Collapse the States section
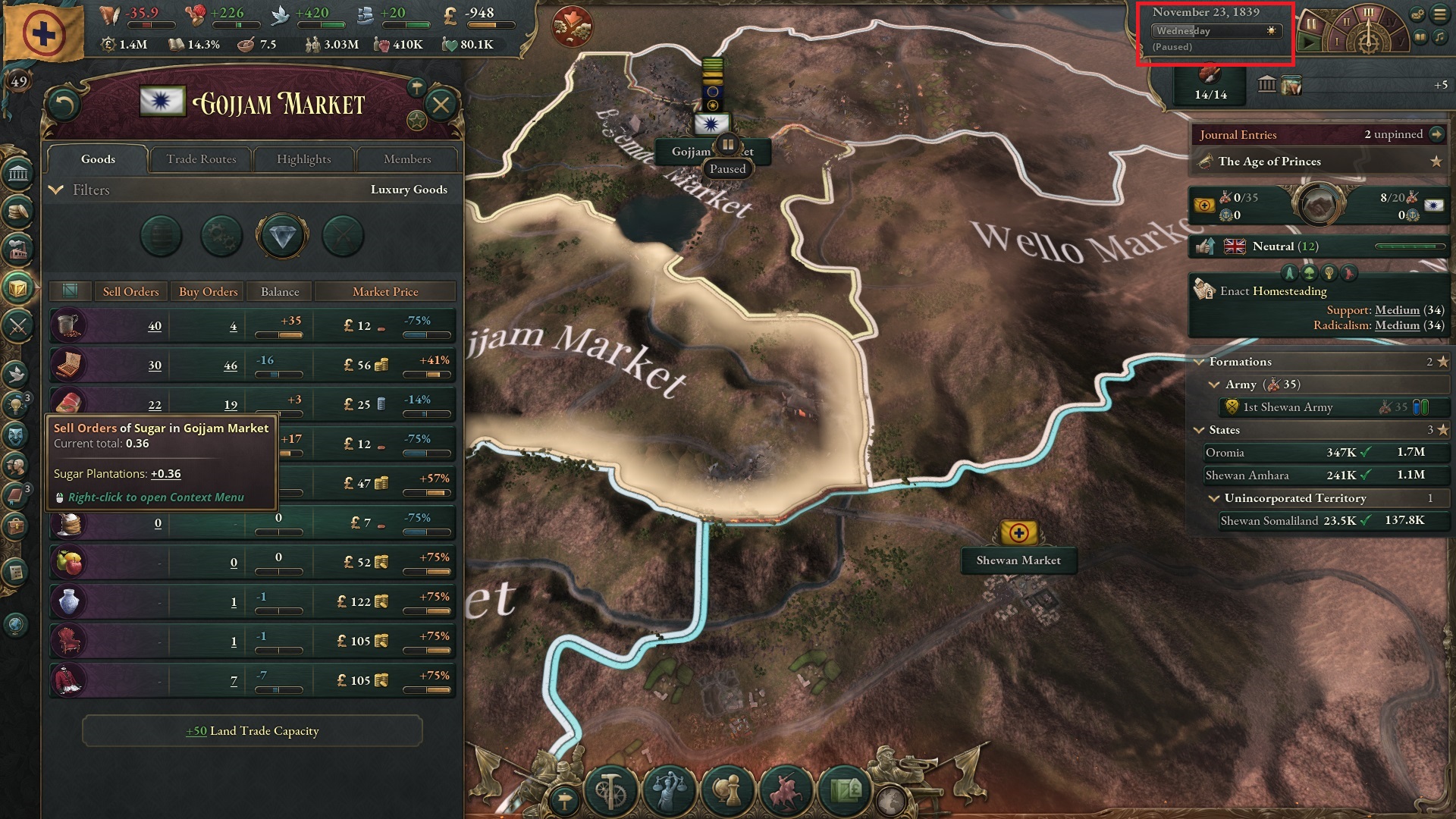This screenshot has width=1456, height=819. pos(1199,430)
